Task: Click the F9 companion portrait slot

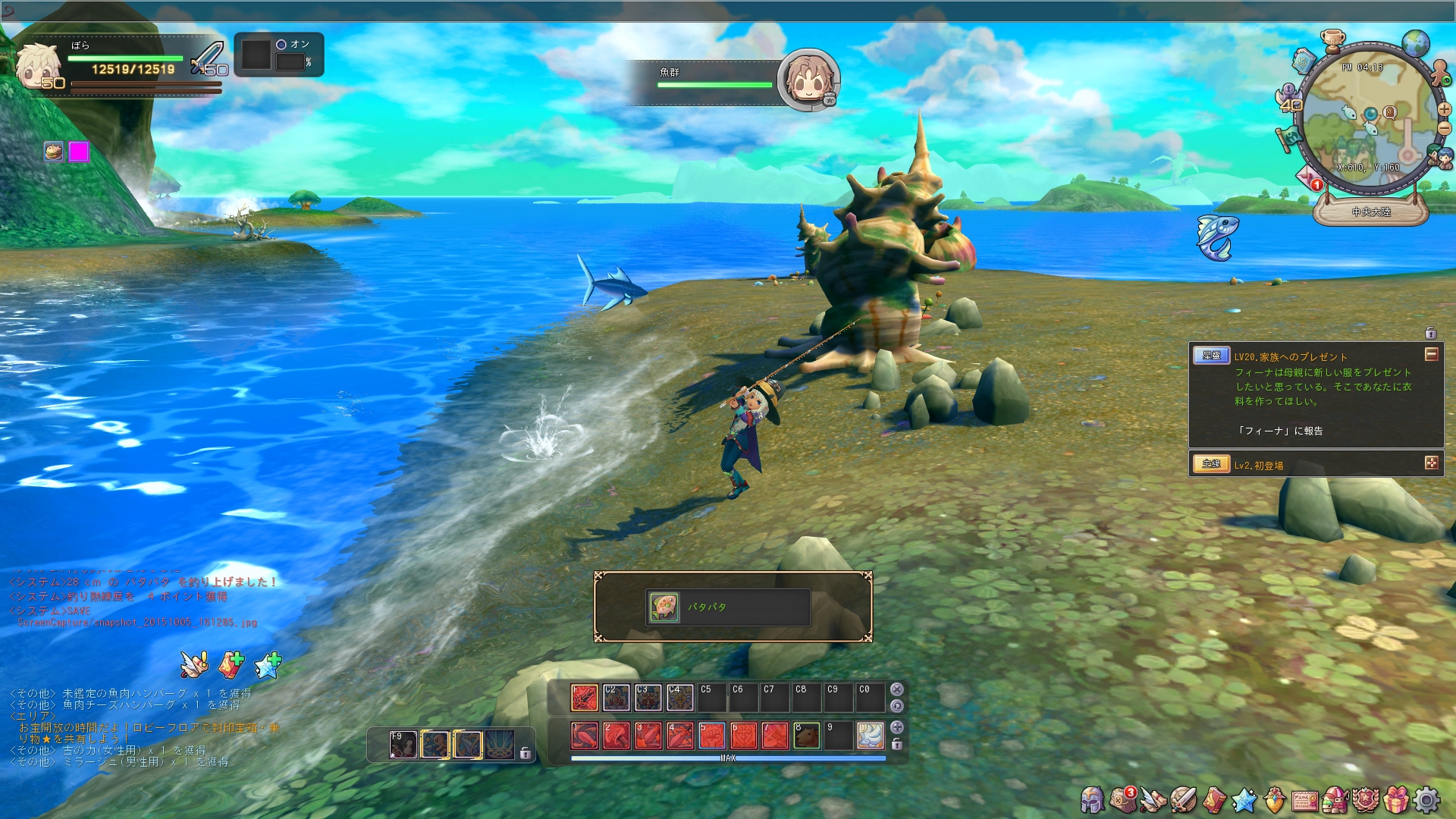Action: coord(403,745)
